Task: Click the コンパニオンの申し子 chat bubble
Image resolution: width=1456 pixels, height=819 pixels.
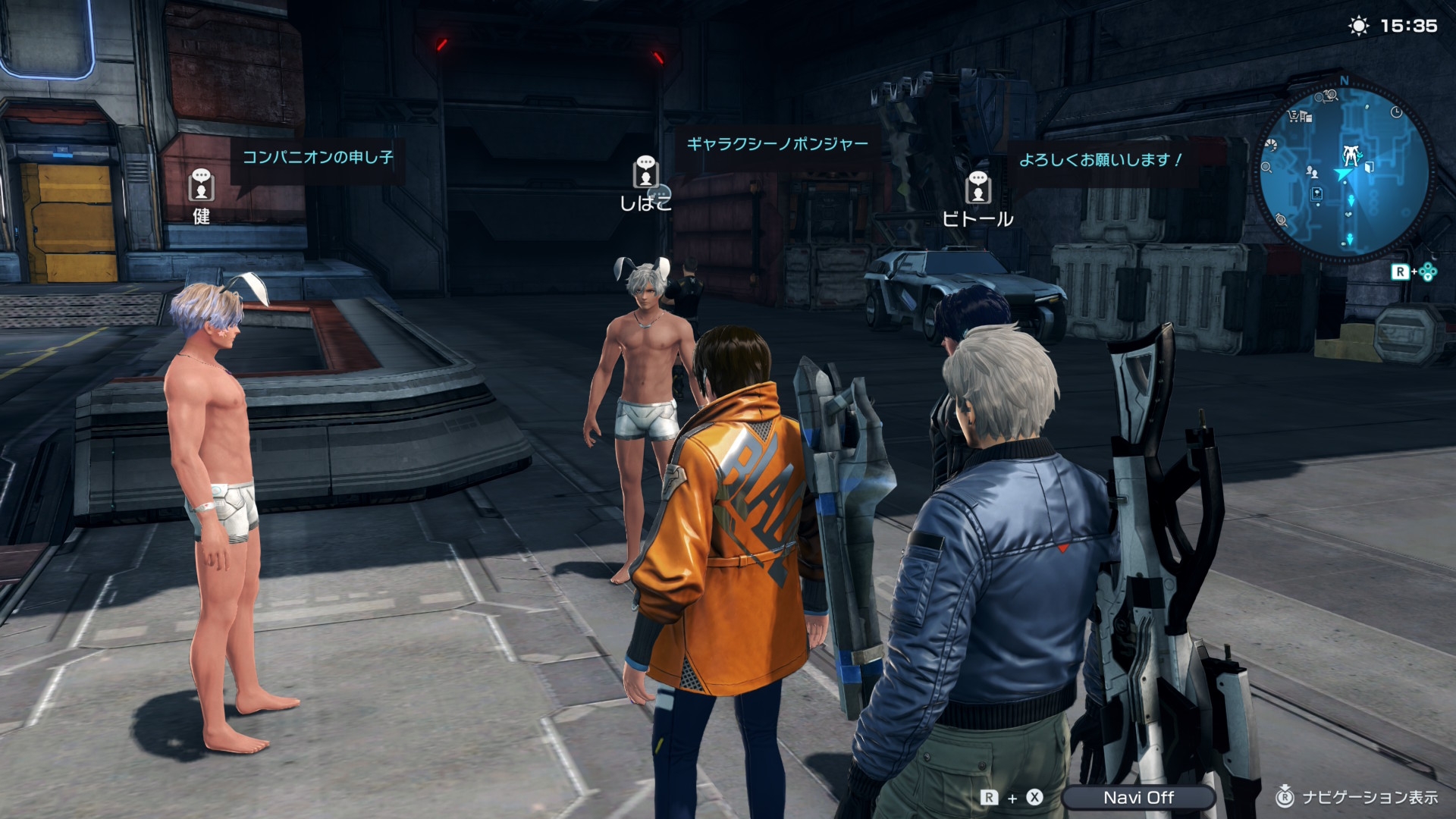Action: coord(317,158)
